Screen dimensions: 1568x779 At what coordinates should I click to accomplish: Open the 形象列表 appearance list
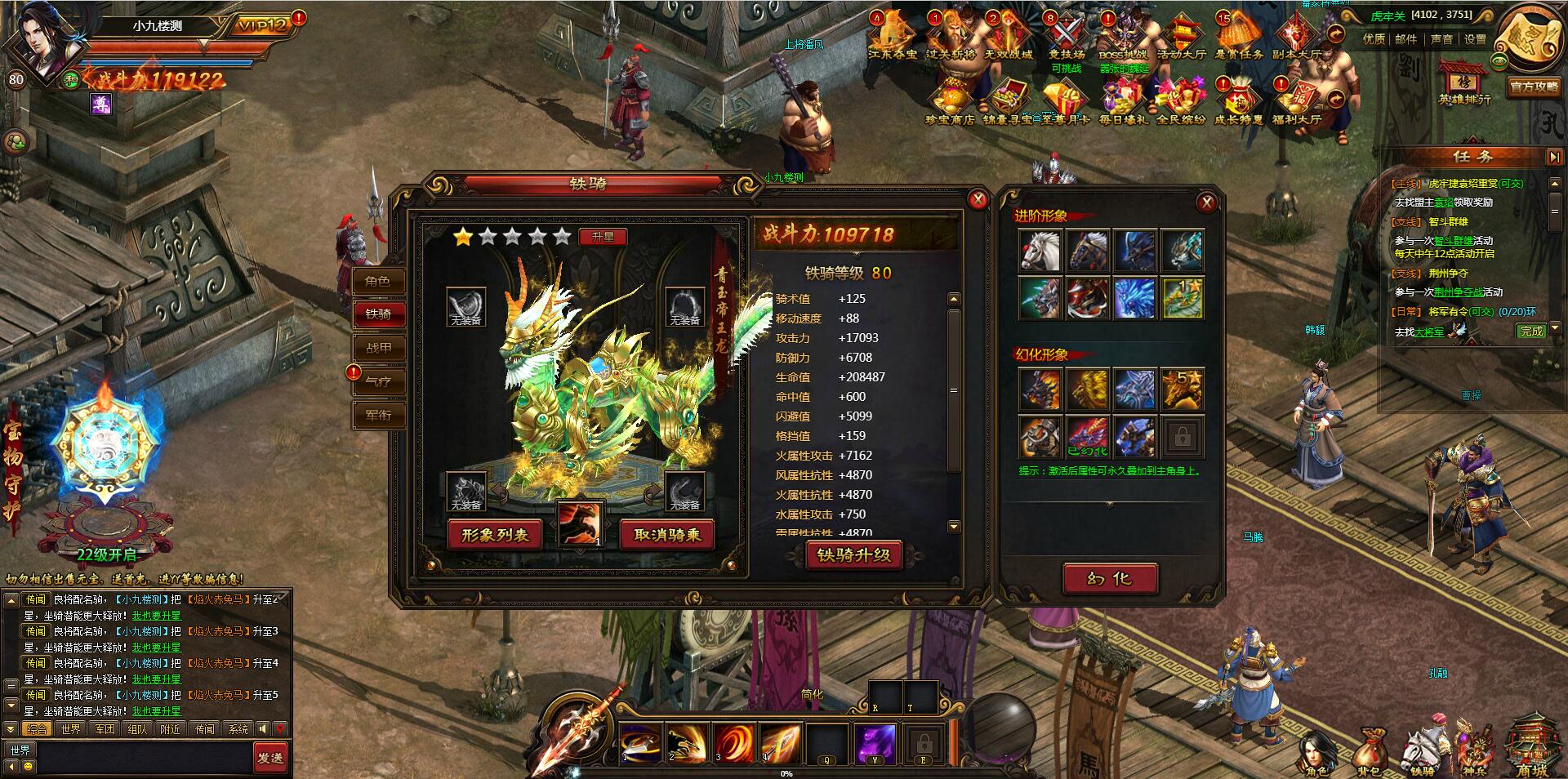[495, 535]
